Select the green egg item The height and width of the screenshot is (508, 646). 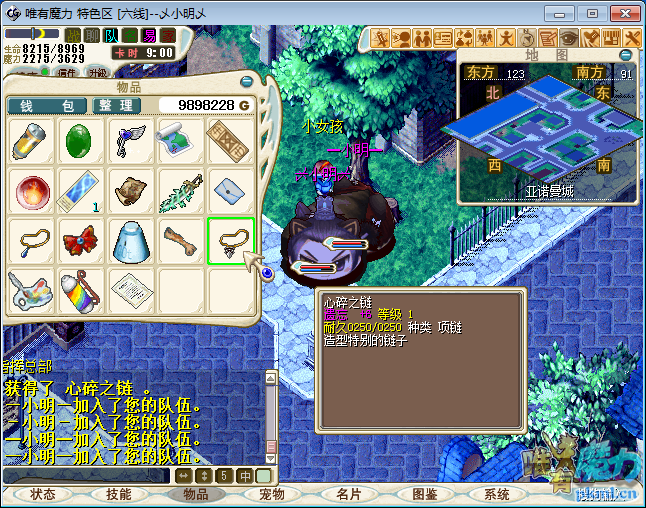click(81, 142)
